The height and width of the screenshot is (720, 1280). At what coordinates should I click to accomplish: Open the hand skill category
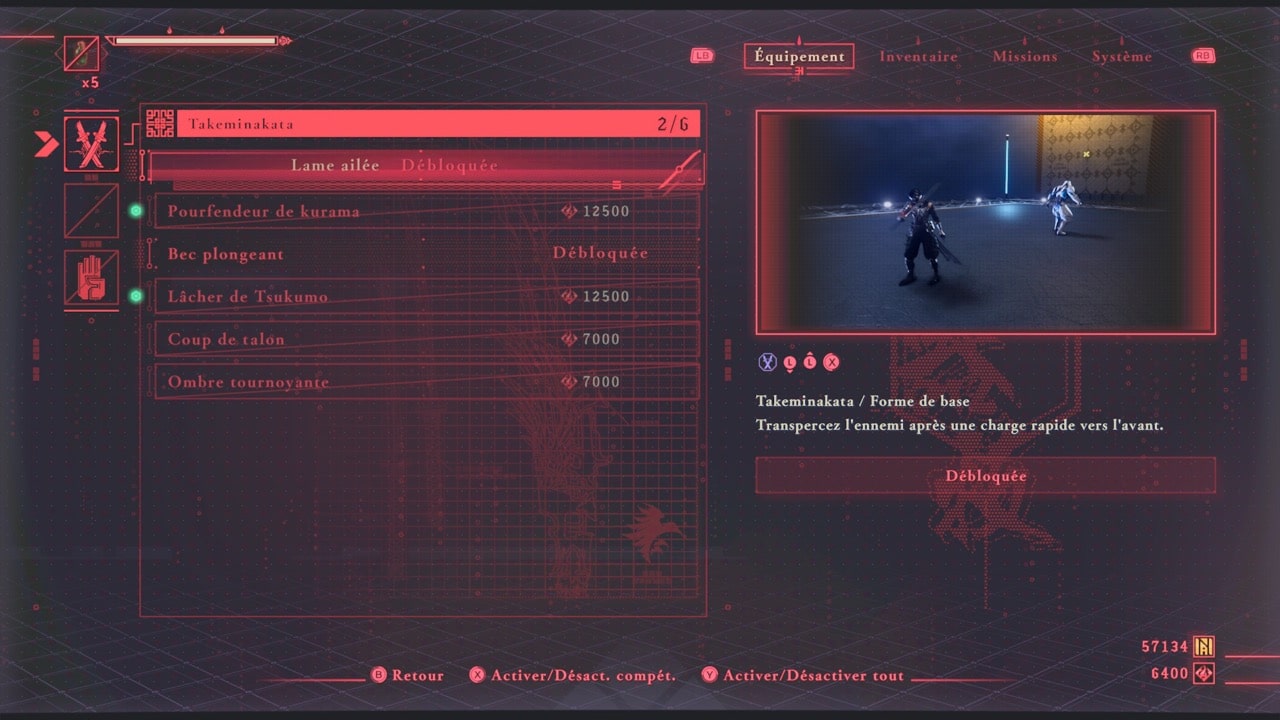coord(91,277)
